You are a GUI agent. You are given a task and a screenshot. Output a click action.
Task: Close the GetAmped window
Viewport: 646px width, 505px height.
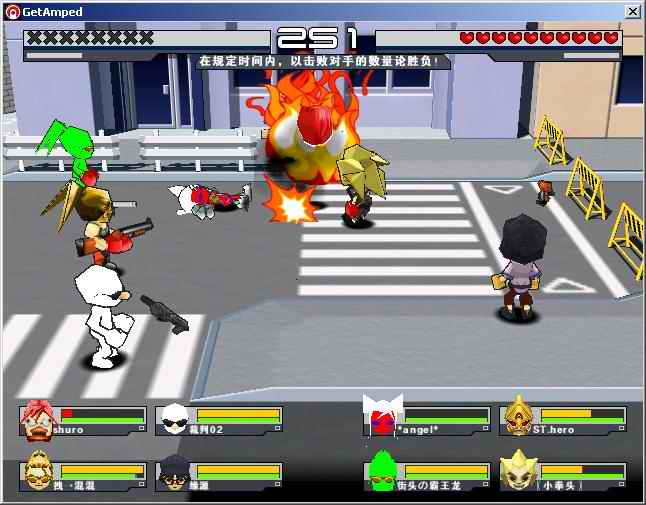coord(632,11)
